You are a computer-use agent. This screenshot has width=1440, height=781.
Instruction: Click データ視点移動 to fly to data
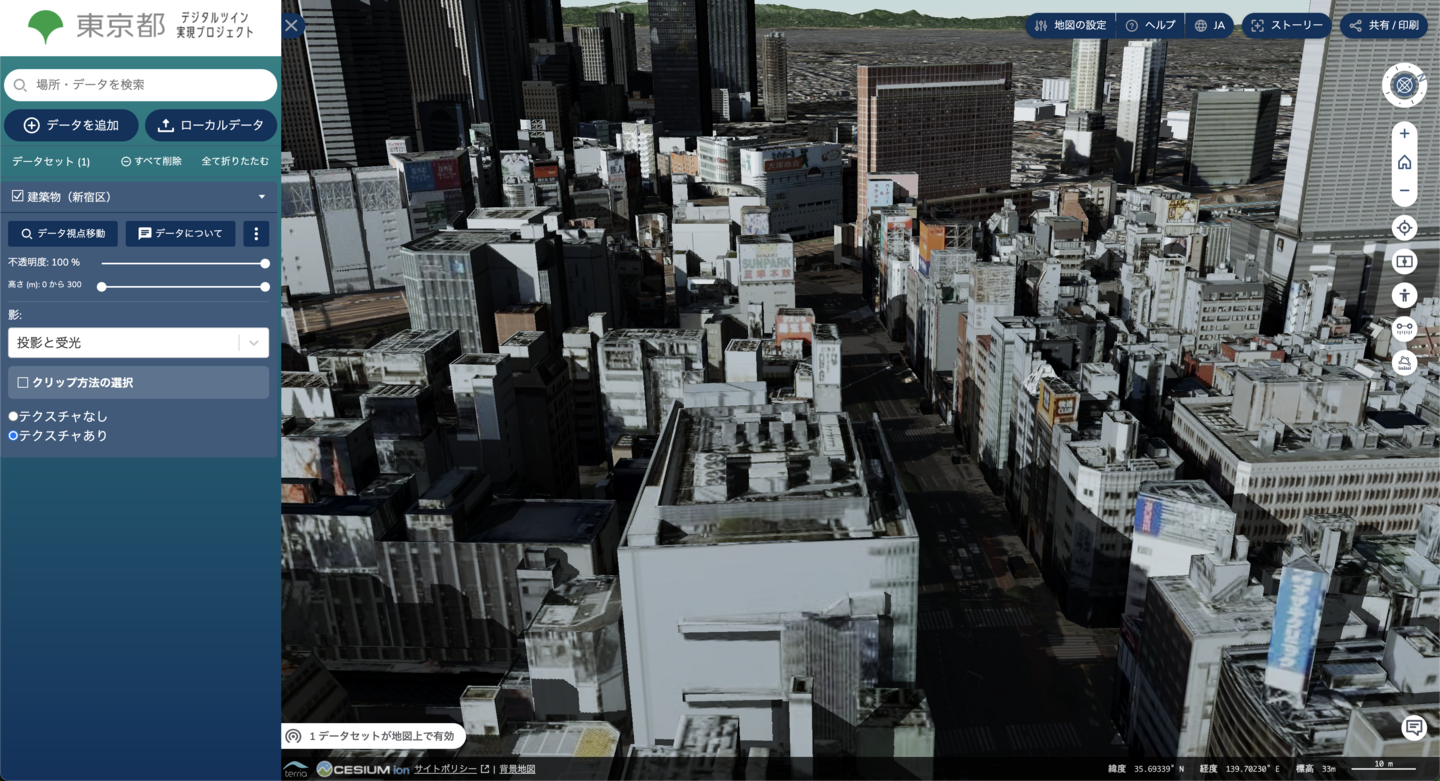point(63,233)
